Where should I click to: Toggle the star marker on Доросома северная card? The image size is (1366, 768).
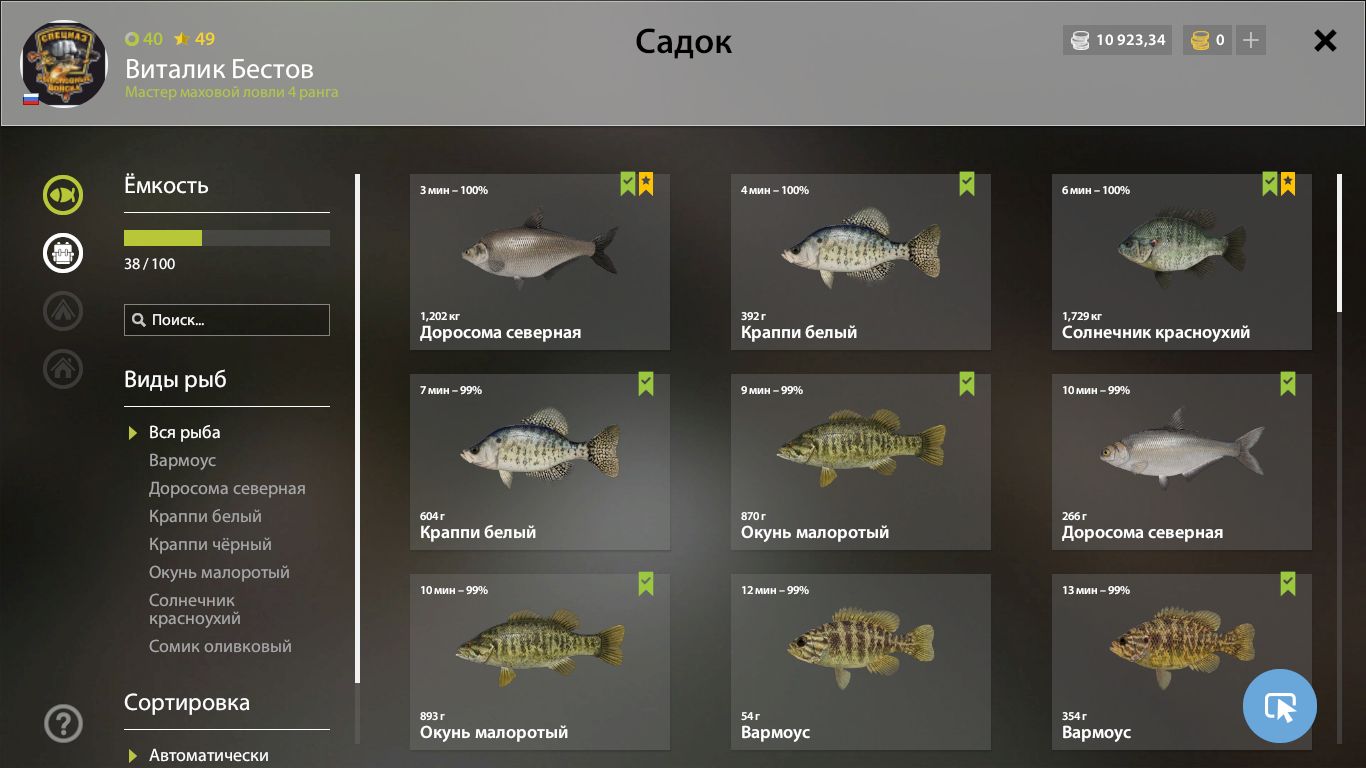point(645,183)
